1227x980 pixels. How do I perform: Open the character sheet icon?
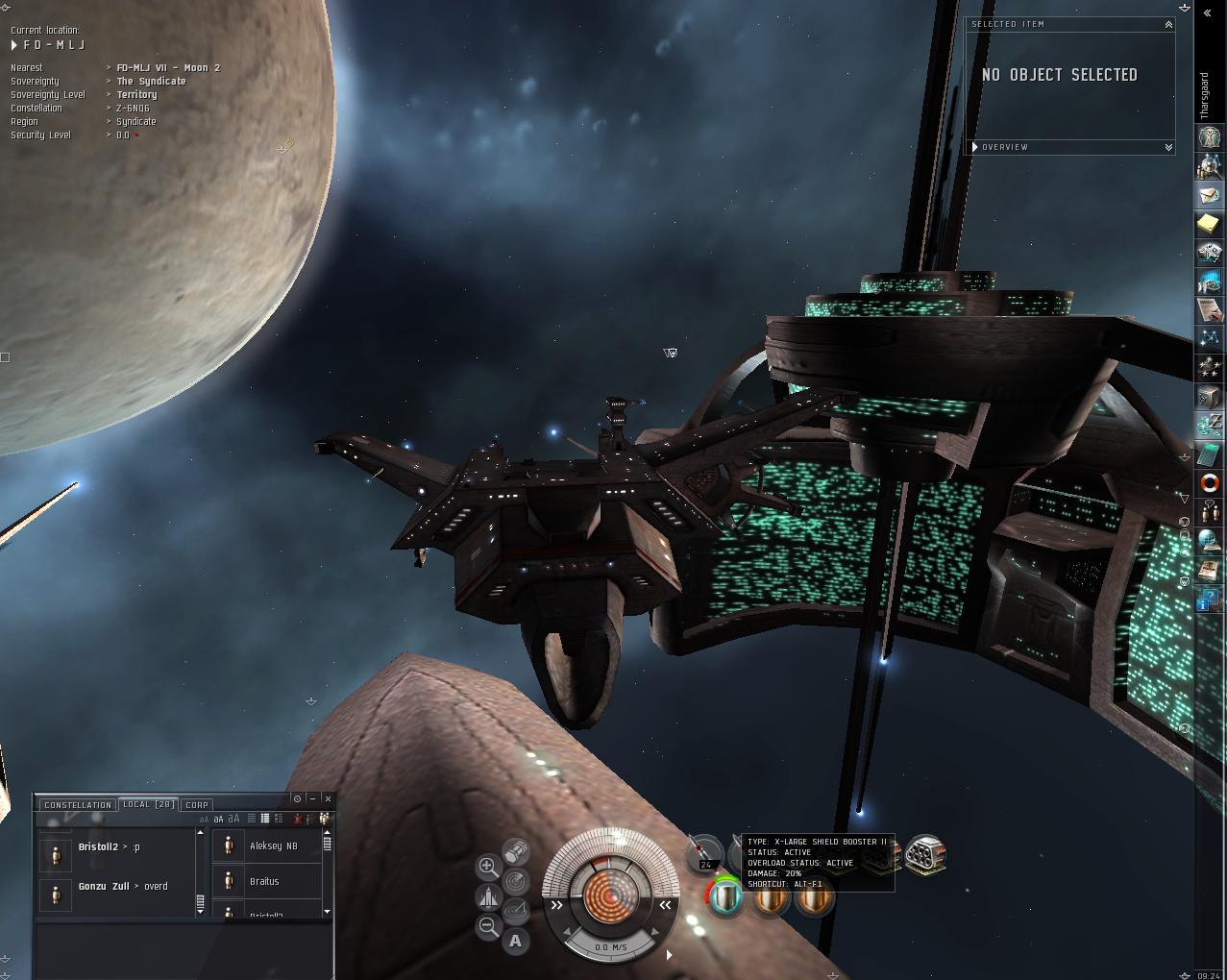[x=1209, y=136]
